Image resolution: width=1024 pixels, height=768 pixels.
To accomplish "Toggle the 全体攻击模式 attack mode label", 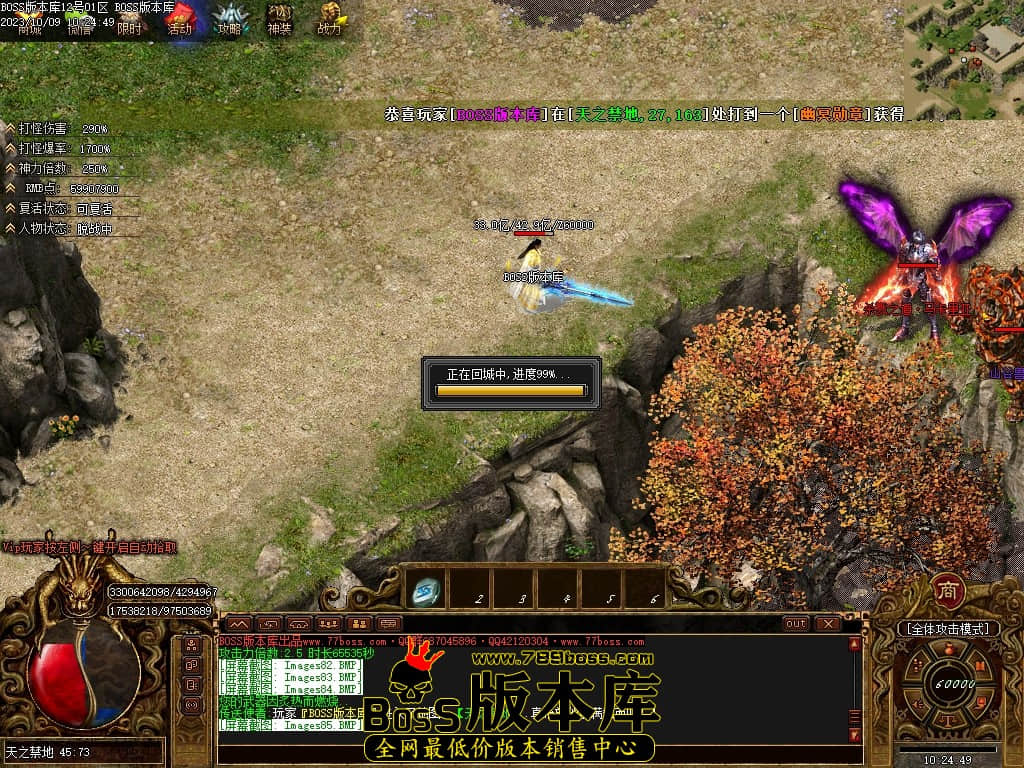I will tap(947, 629).
